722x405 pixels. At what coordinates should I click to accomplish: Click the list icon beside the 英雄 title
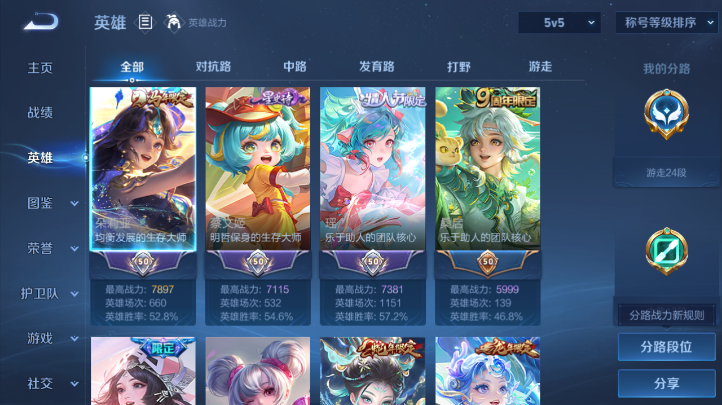[x=146, y=22]
